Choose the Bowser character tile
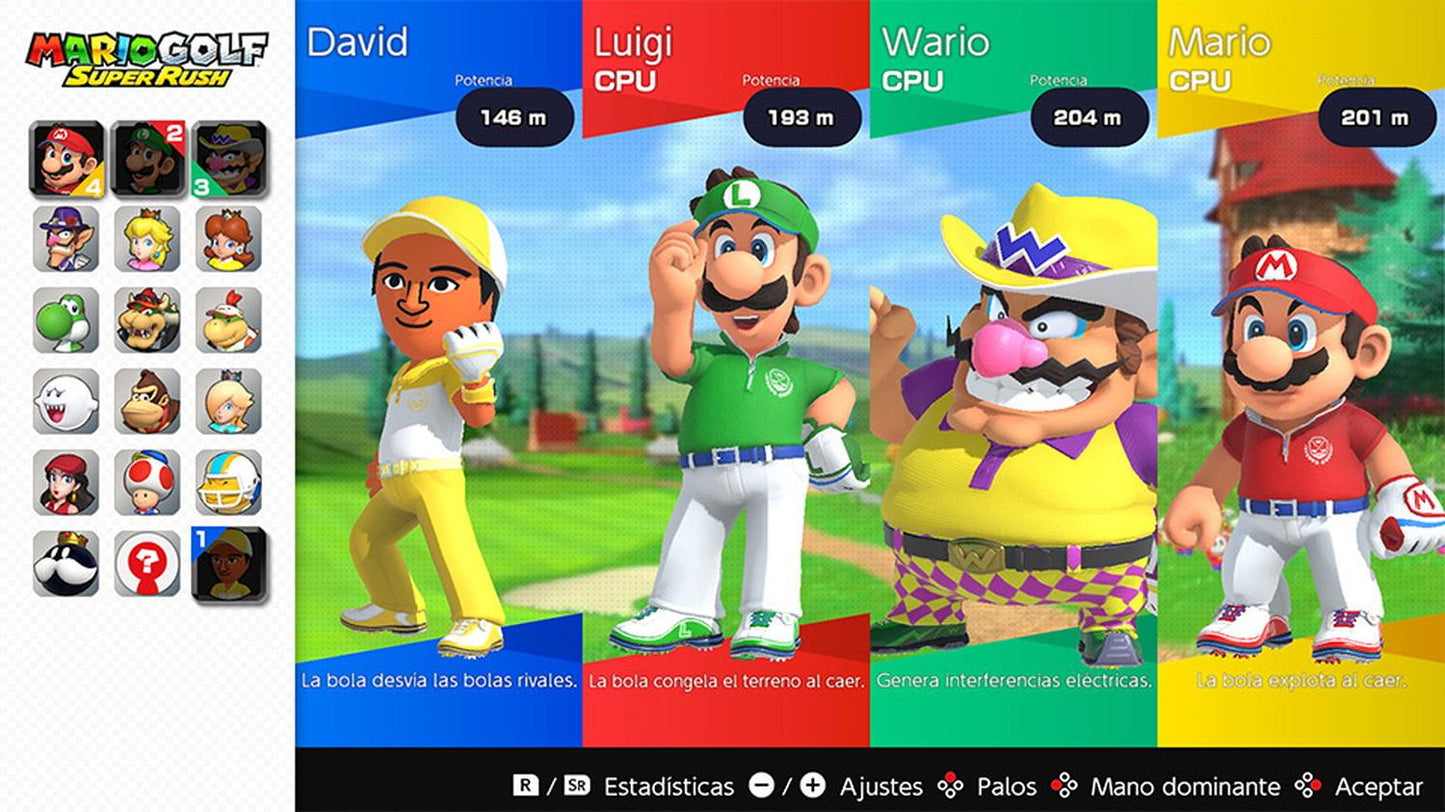The width and height of the screenshot is (1445, 812). coord(147,320)
